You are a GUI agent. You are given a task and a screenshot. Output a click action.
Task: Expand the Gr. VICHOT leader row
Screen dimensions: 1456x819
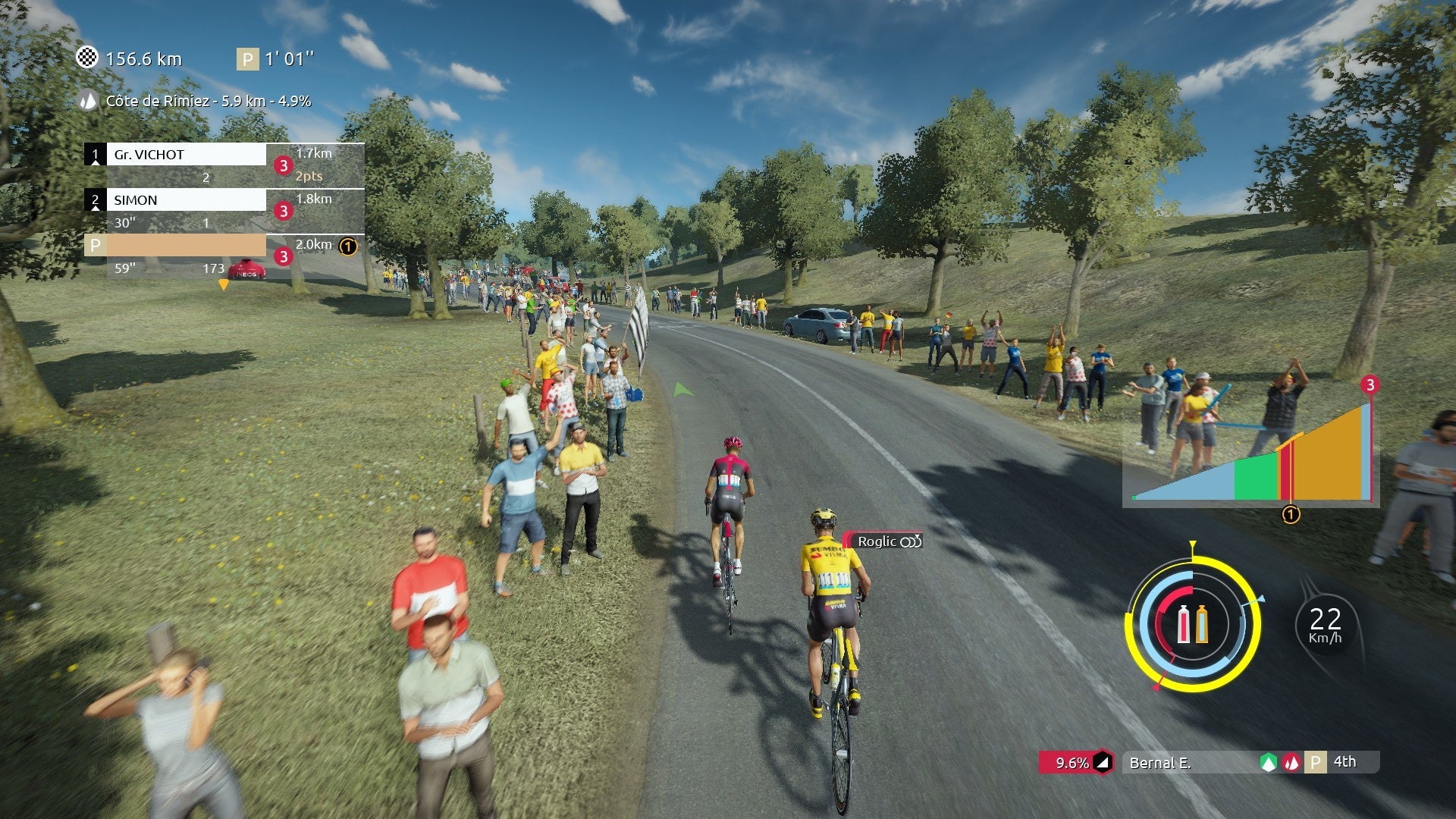pyautogui.click(x=186, y=154)
